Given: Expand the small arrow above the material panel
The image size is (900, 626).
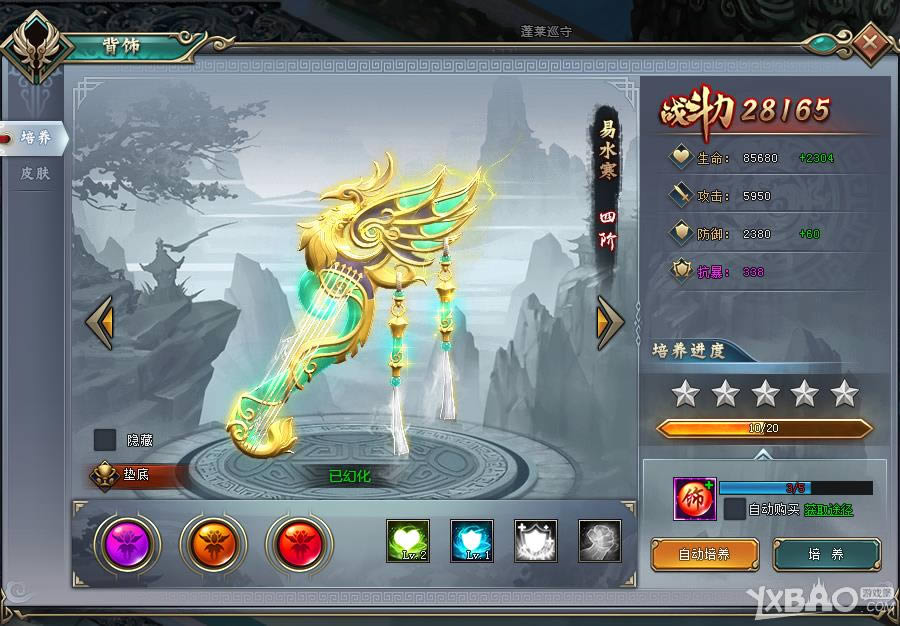Looking at the screenshot, I should (764, 453).
